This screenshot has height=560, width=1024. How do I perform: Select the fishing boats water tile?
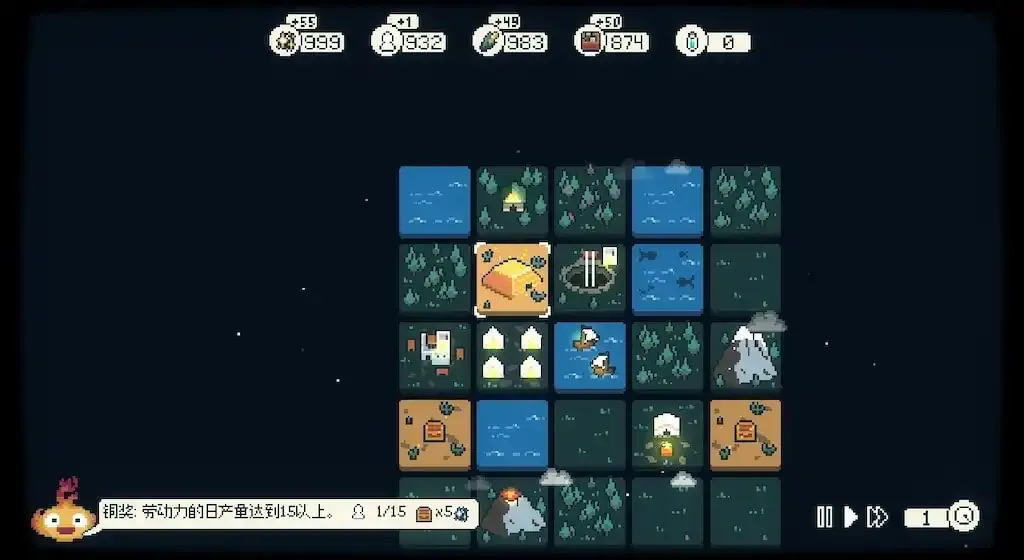(590, 356)
